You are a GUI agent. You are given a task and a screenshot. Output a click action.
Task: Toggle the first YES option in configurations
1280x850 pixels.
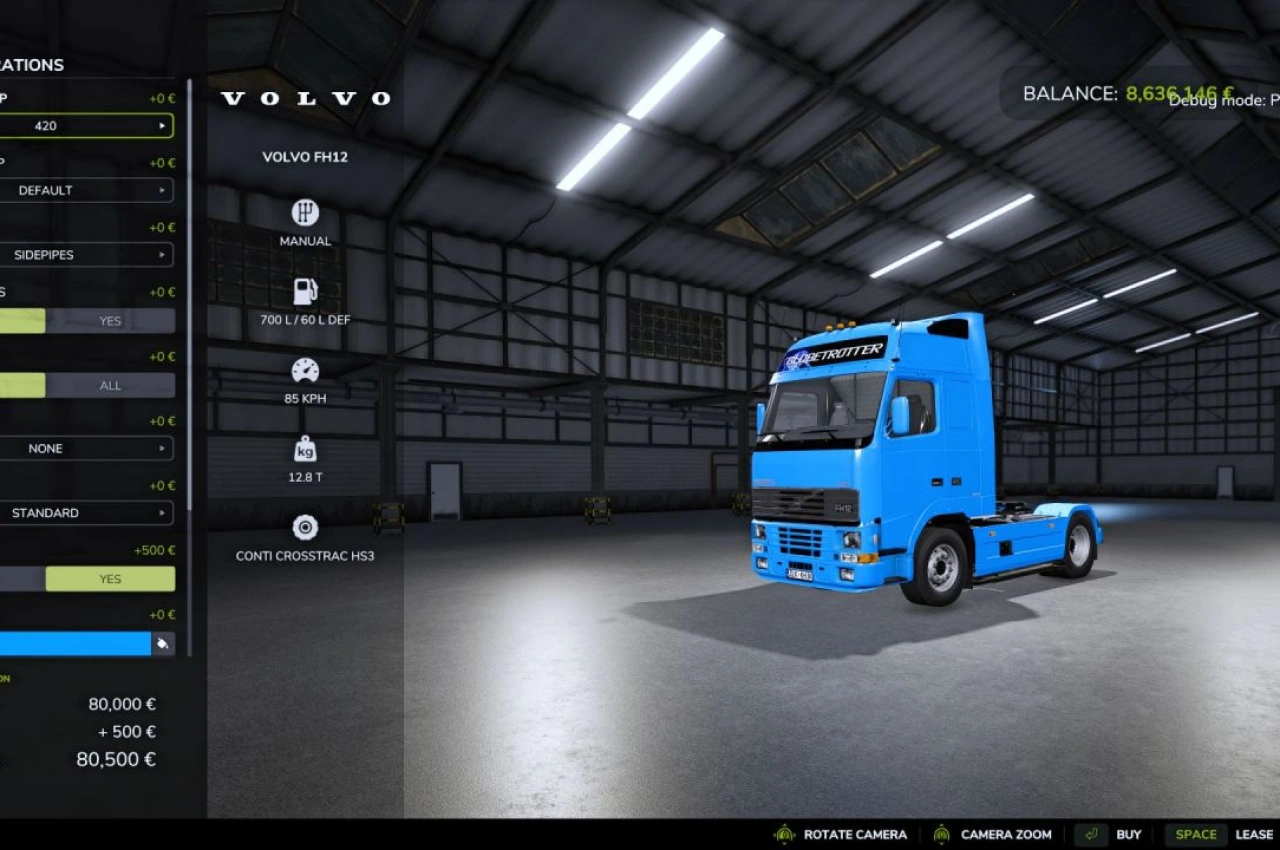click(110, 321)
